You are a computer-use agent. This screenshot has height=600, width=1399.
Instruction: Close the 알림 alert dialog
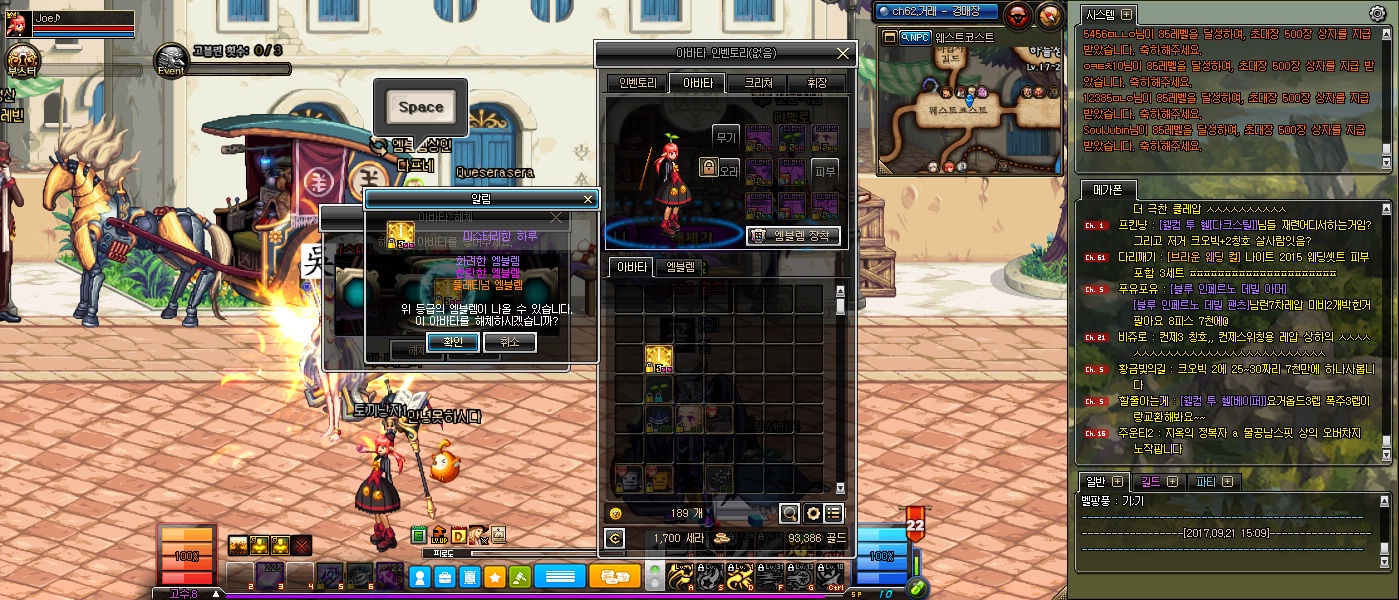tap(588, 199)
